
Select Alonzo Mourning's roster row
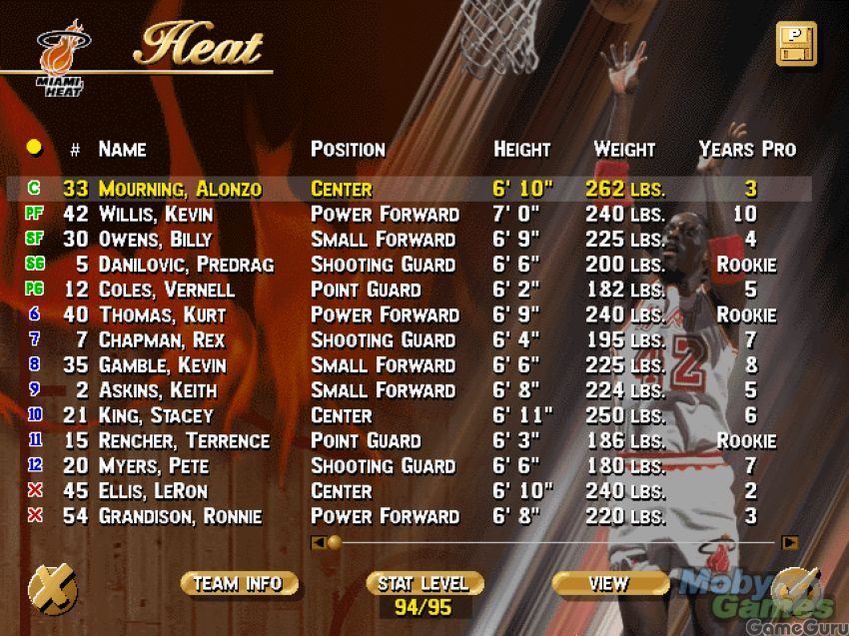(x=180, y=189)
